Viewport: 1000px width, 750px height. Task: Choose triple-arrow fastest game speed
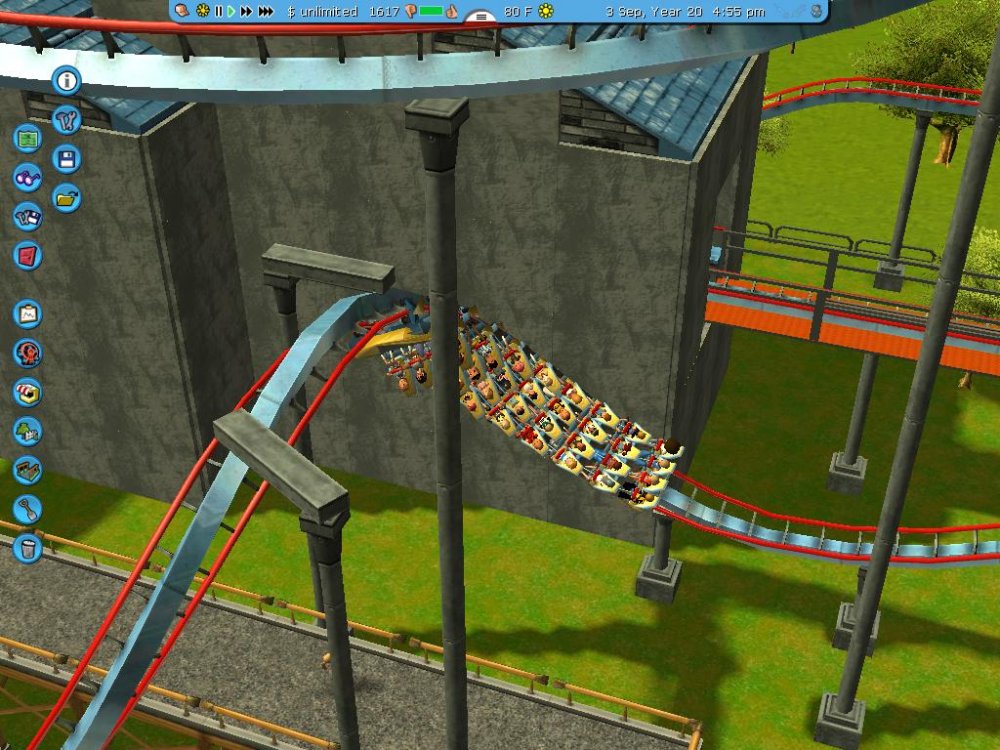click(x=265, y=11)
